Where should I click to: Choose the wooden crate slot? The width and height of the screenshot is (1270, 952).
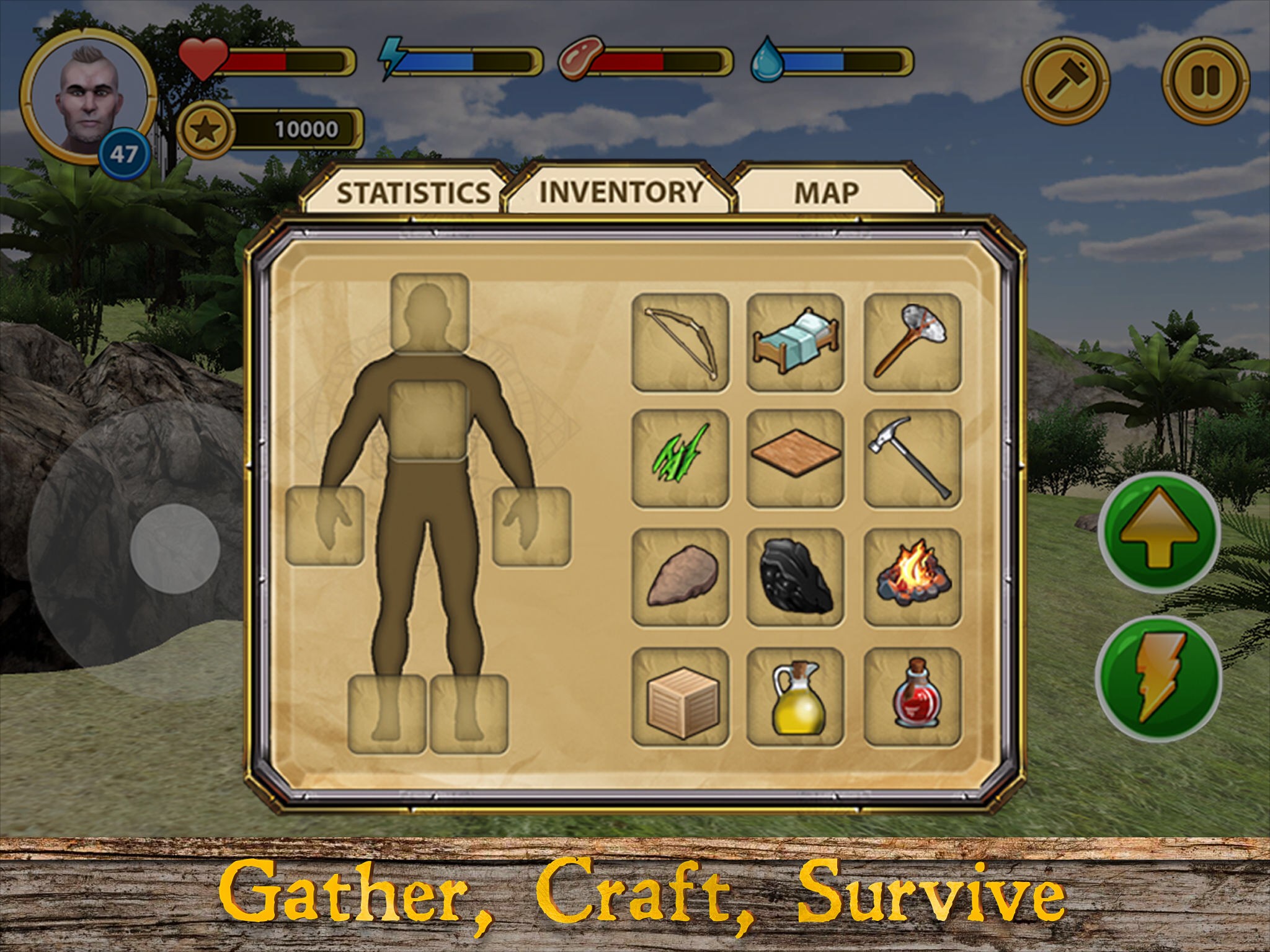[680, 696]
